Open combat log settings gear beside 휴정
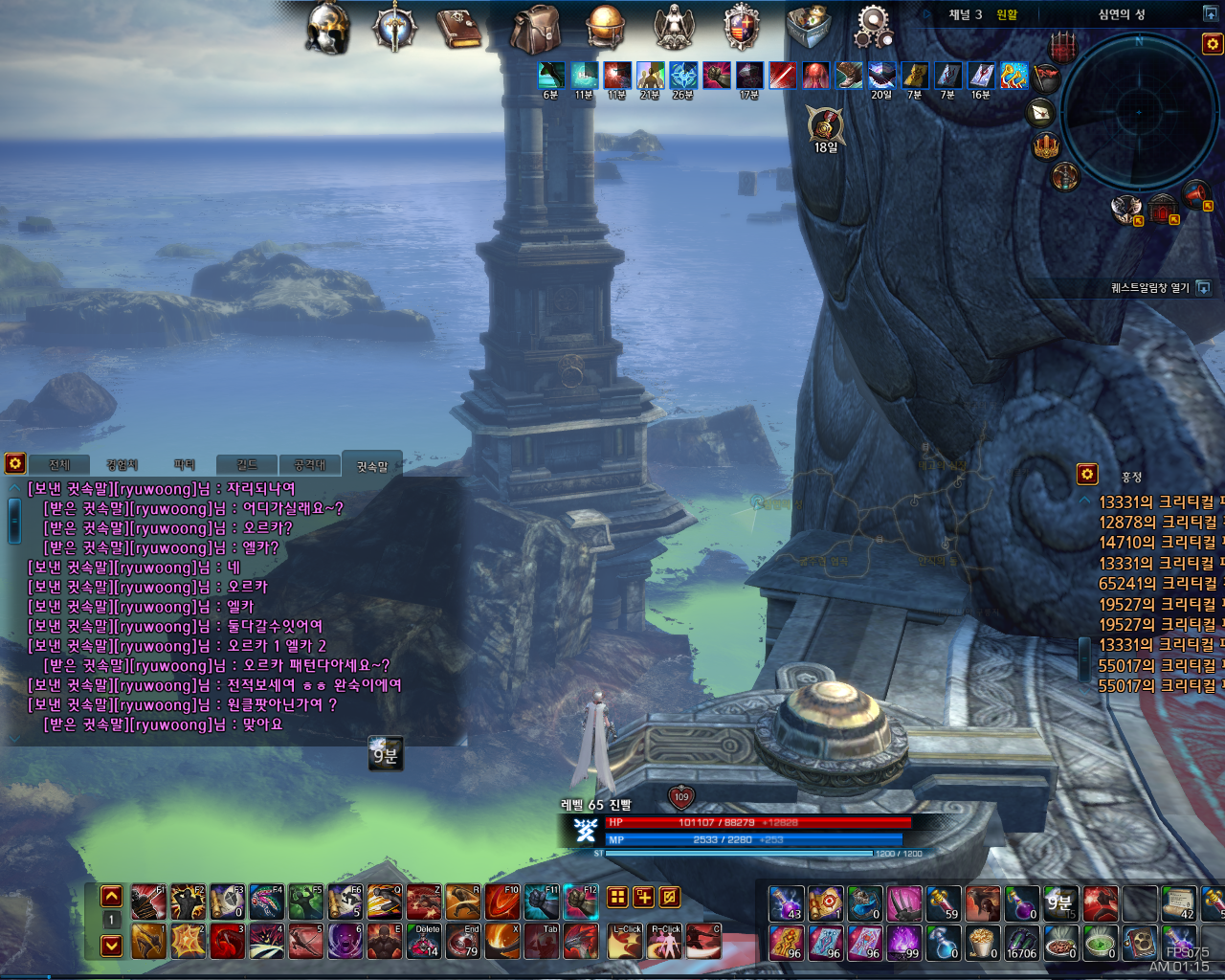This screenshot has height=980, width=1225. tap(1087, 474)
